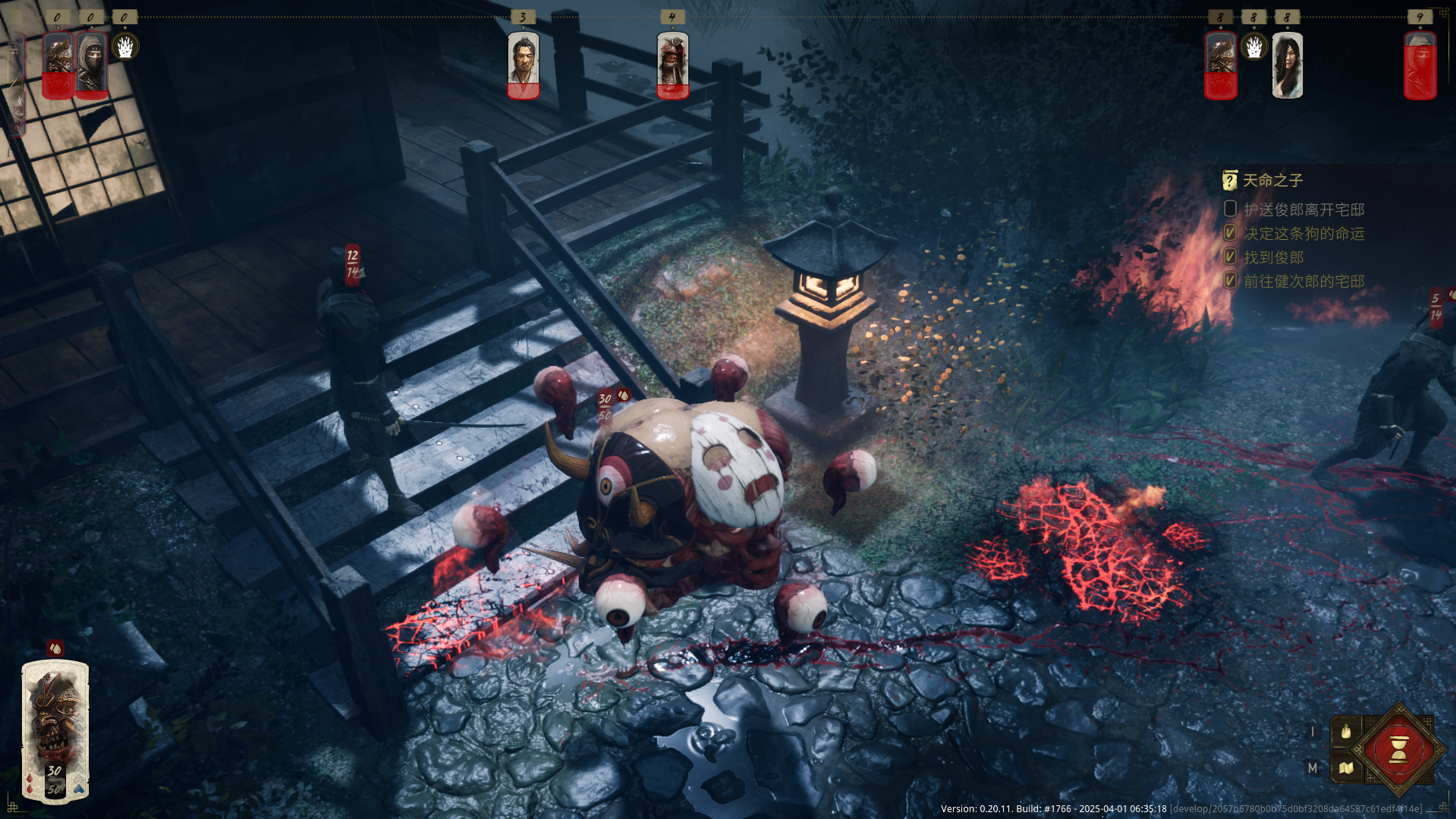Open the map with the folded-map icon
1456x819 pixels.
1346,768
